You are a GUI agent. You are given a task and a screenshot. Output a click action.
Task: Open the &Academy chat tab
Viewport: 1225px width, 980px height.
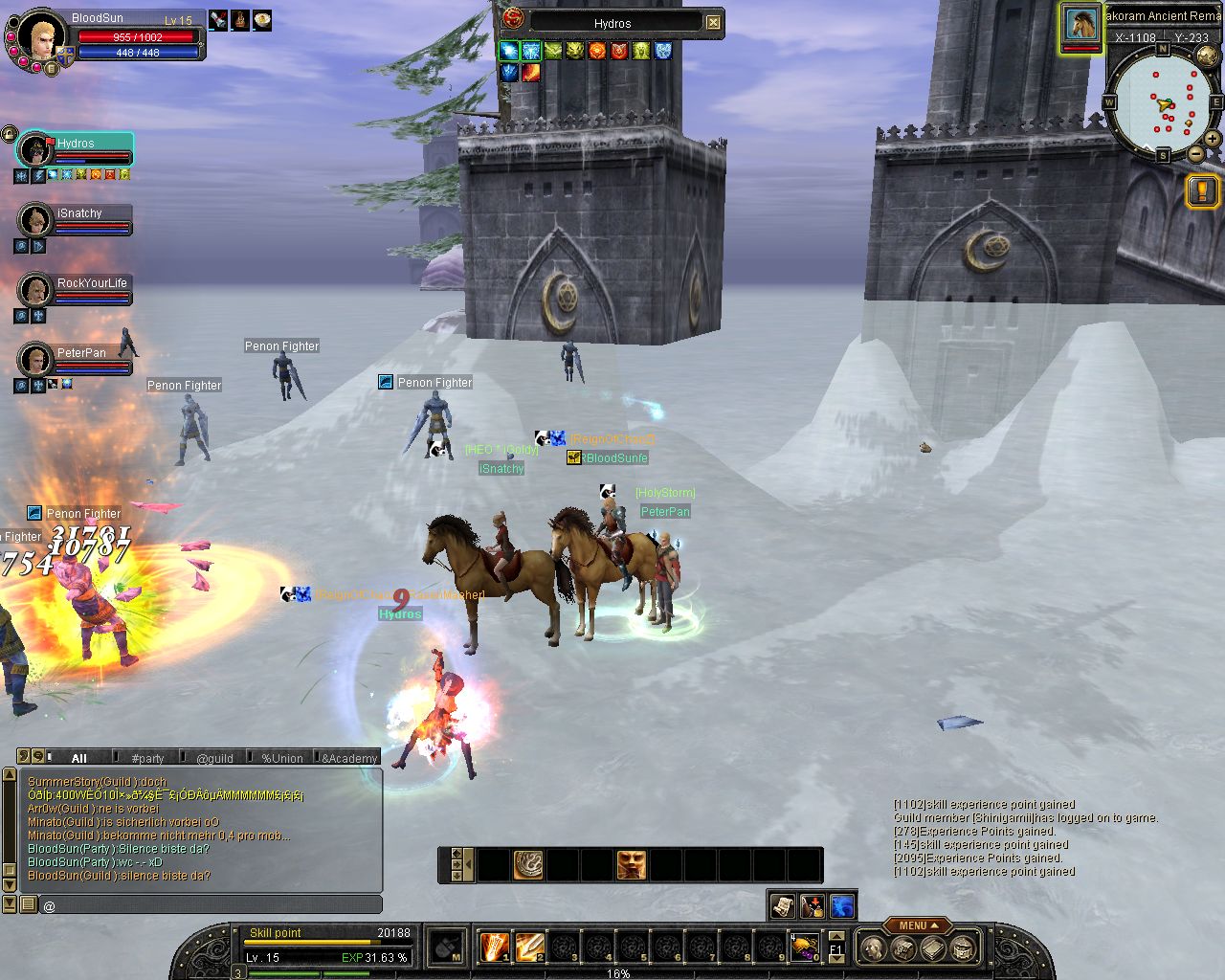[x=349, y=758]
